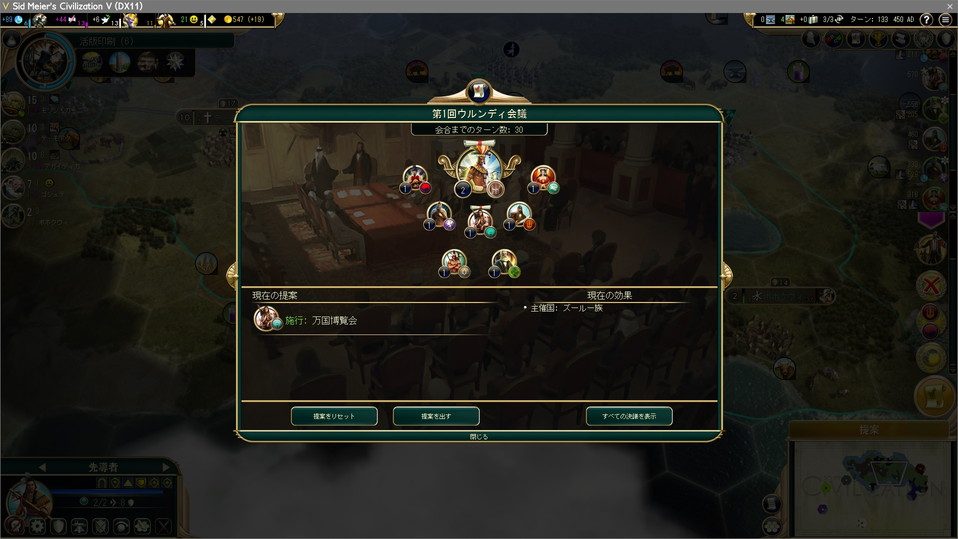This screenshot has height=539, width=958.
Task: Open the main menu hamburger icon
Action: tap(945, 19)
